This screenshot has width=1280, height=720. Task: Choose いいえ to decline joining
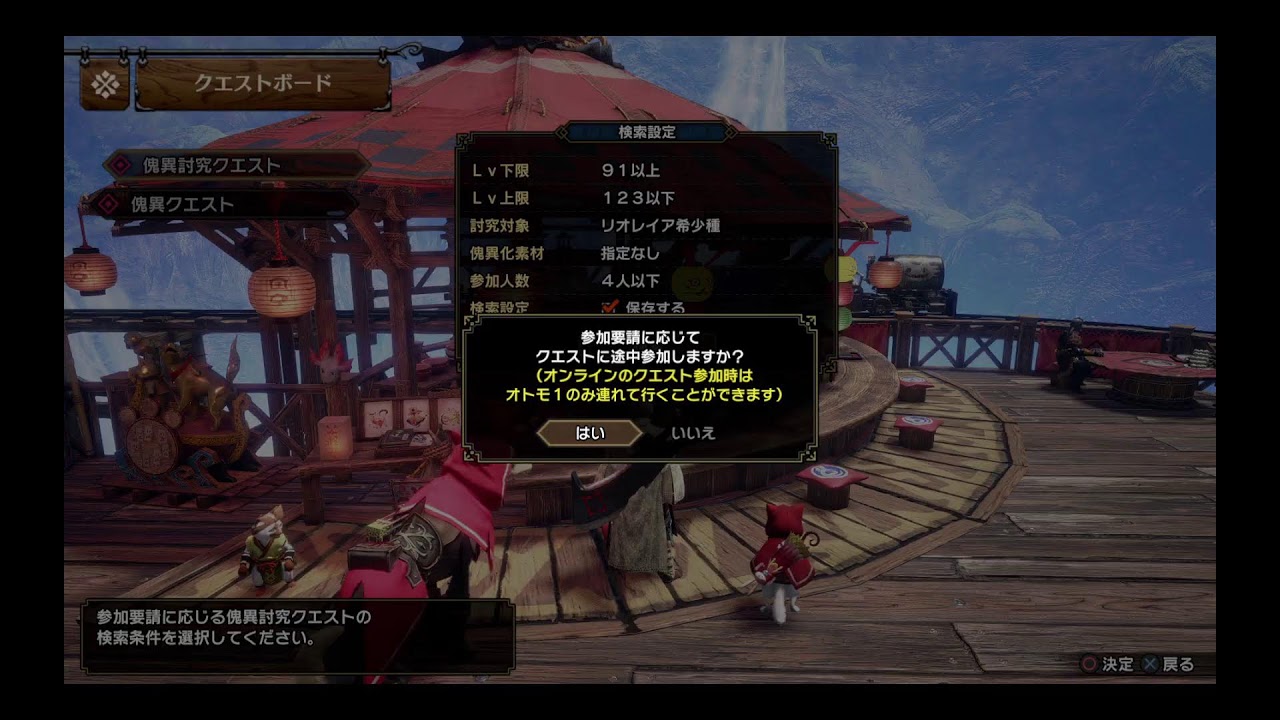click(x=693, y=433)
